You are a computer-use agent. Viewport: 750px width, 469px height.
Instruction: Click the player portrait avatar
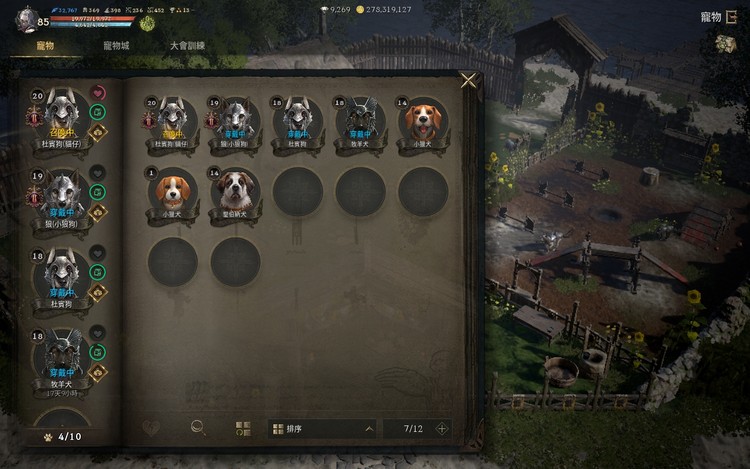coord(26,19)
